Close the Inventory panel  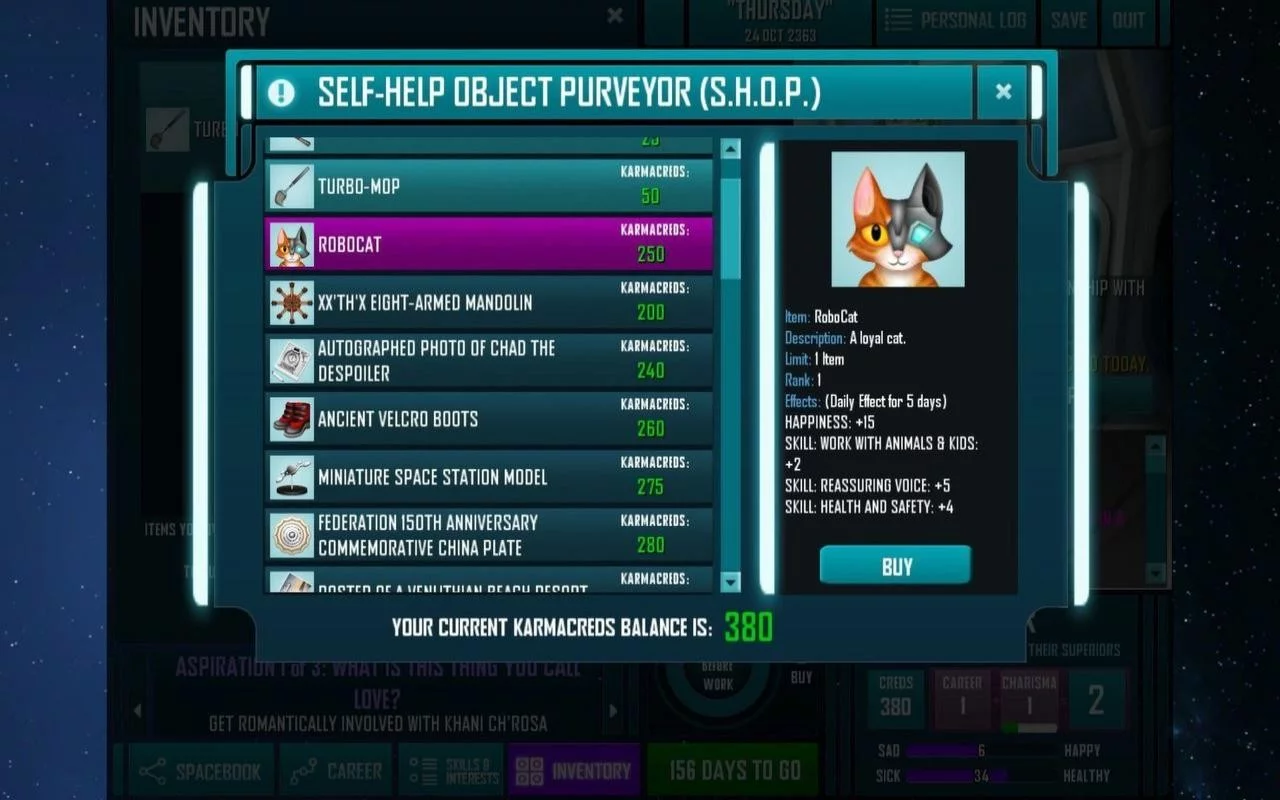pos(615,16)
